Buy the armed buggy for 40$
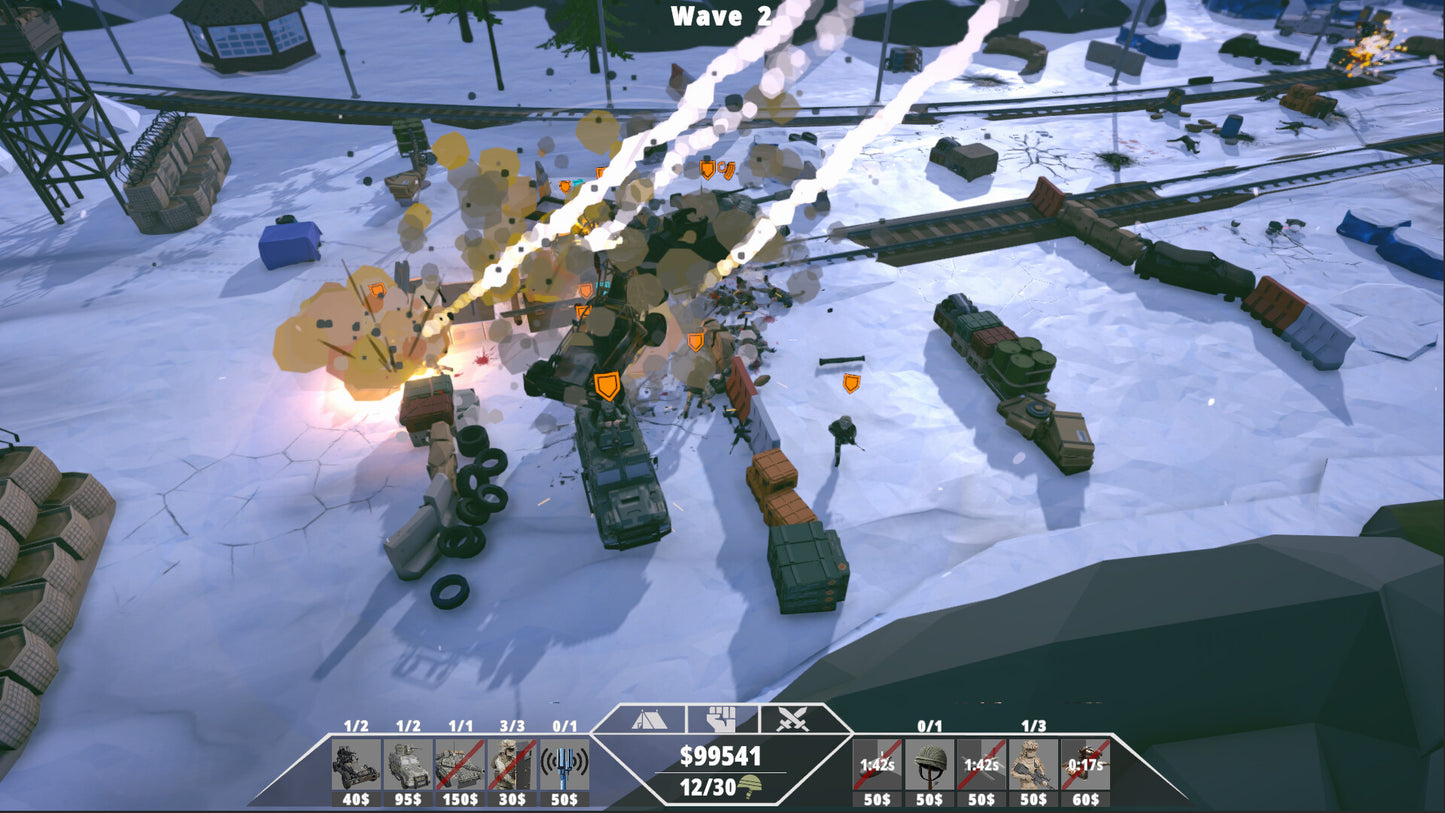Image resolution: width=1445 pixels, height=813 pixels. (356, 765)
